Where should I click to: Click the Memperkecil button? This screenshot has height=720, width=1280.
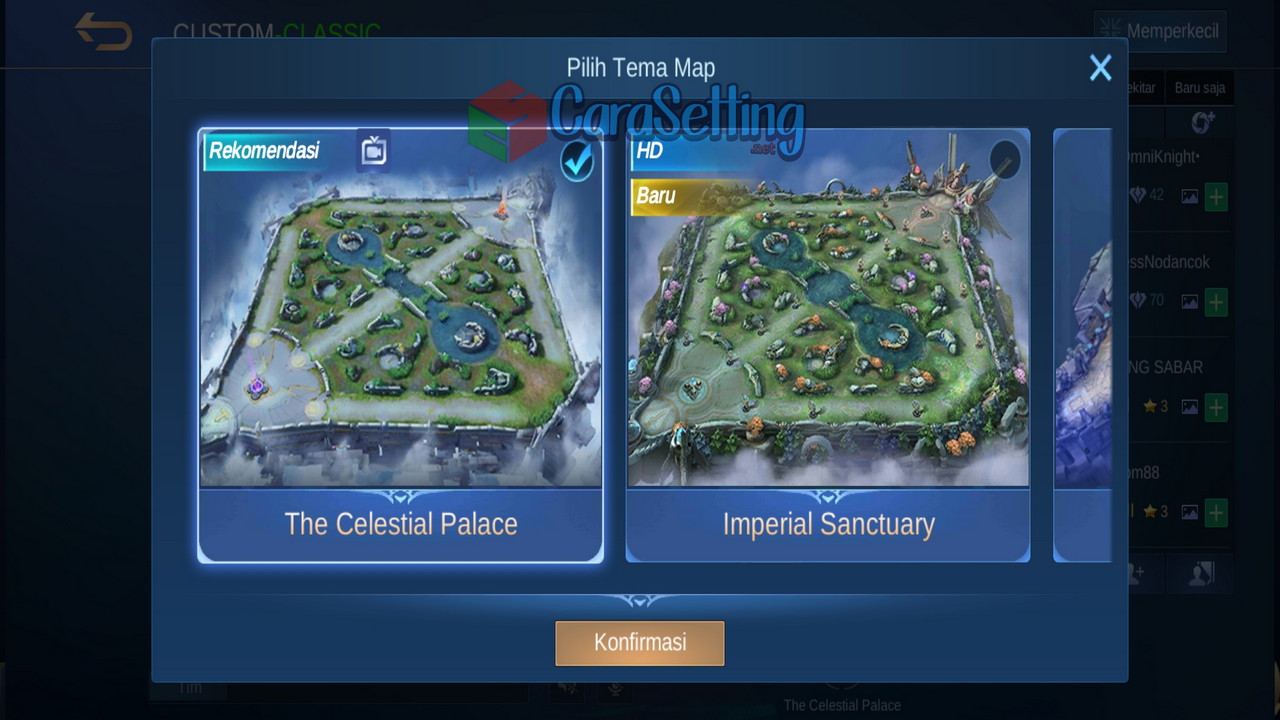tap(1159, 31)
